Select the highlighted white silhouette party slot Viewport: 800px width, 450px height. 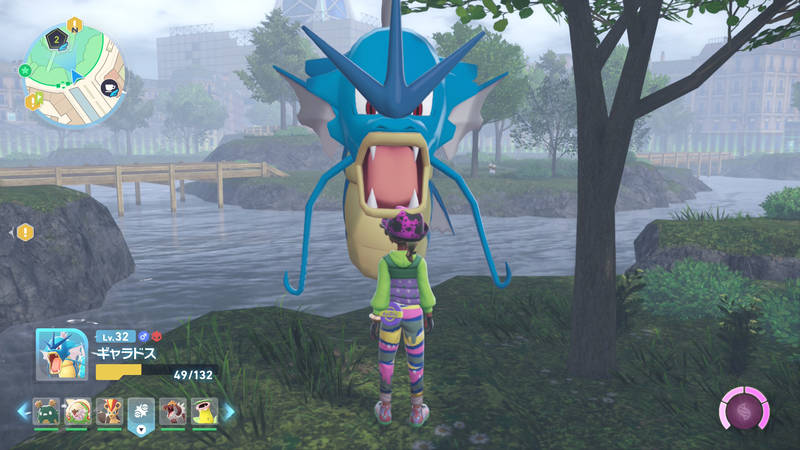tap(141, 412)
